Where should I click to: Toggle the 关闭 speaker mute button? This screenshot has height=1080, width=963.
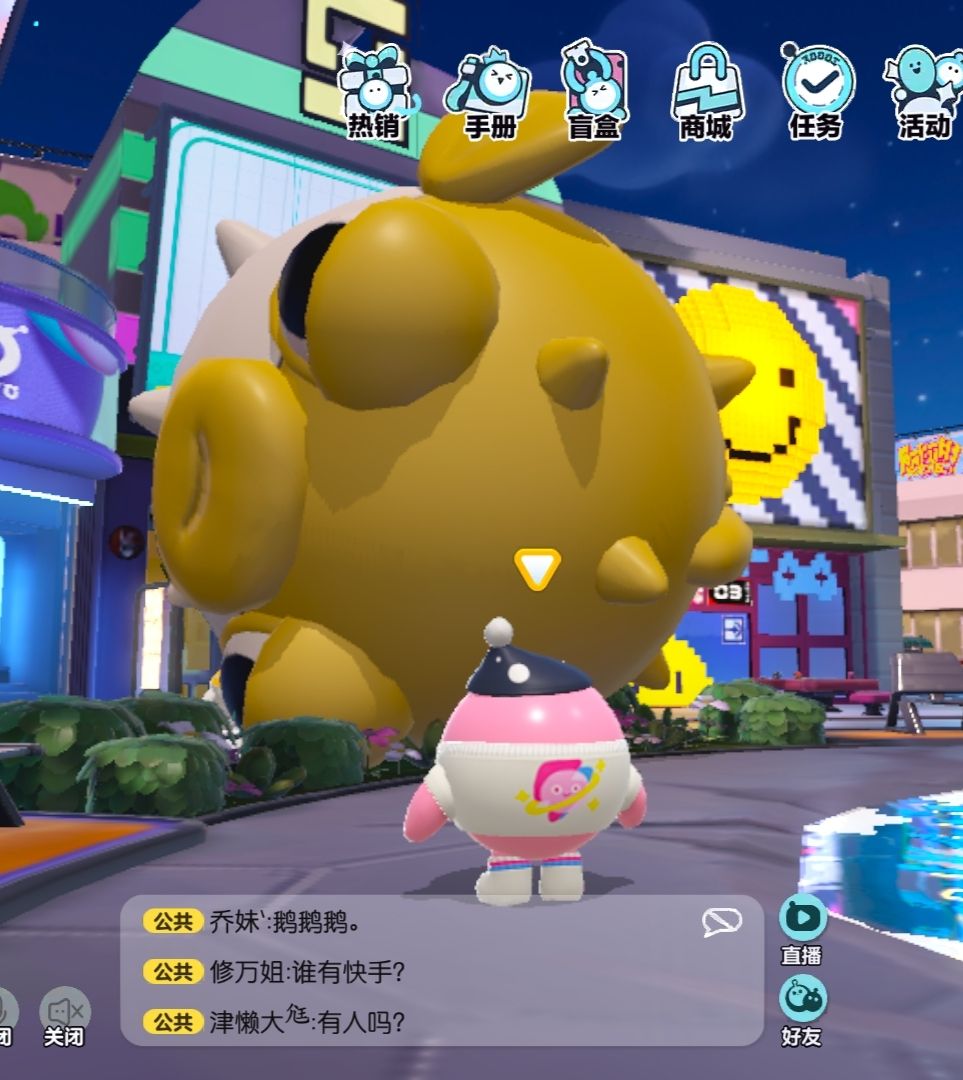tap(65, 1017)
